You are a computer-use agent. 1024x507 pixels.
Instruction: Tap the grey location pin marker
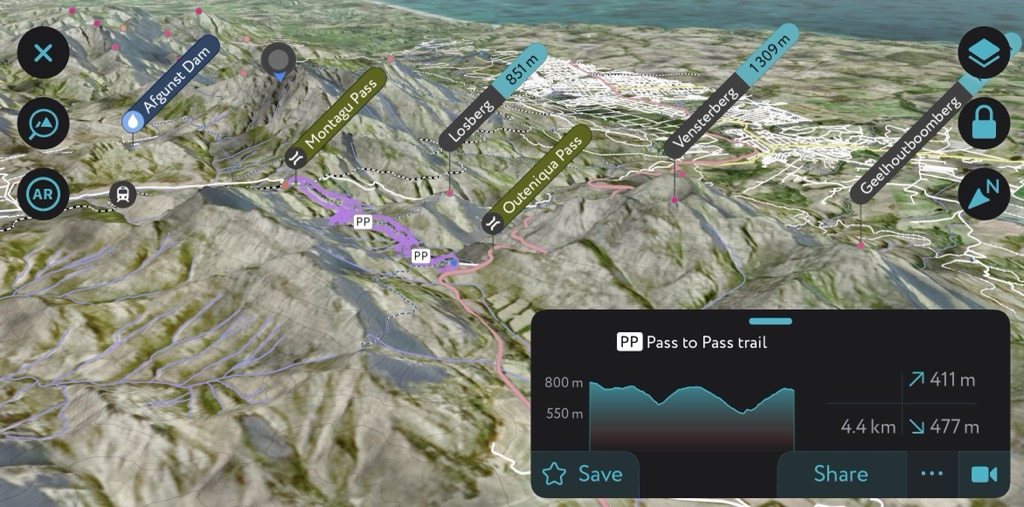click(x=280, y=61)
